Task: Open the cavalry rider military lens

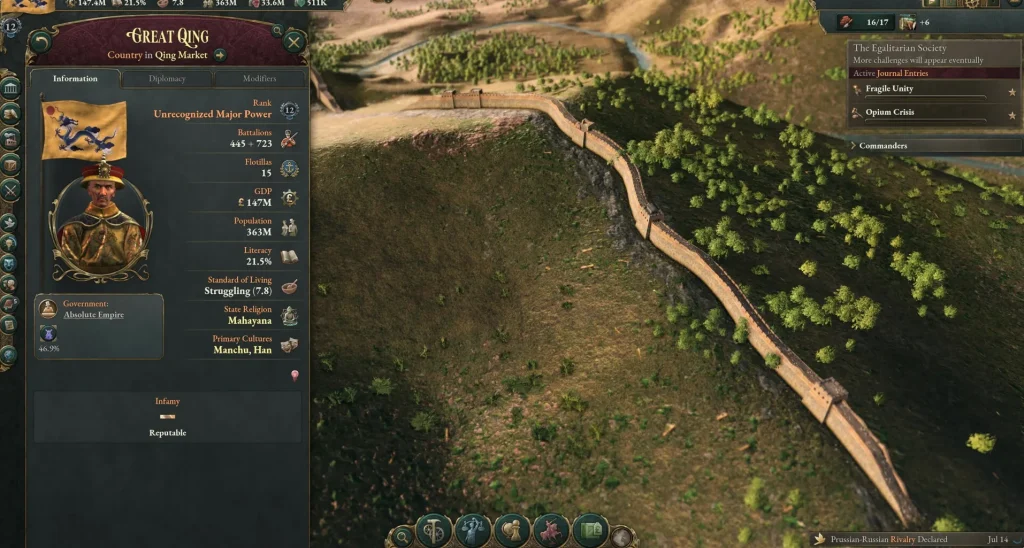Action: pyautogui.click(x=551, y=529)
